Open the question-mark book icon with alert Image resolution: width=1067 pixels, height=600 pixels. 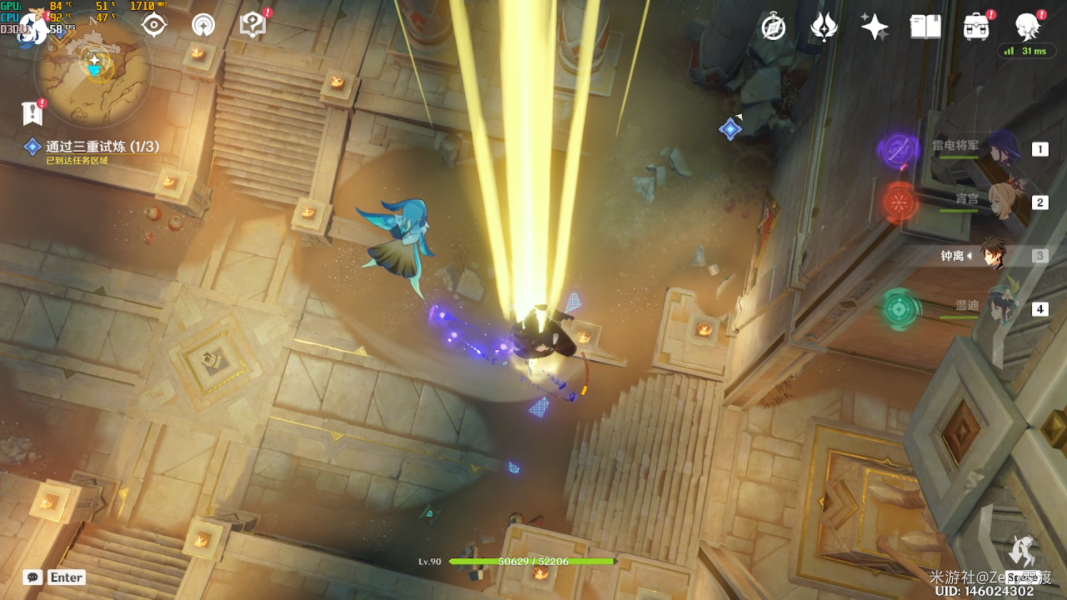click(252, 25)
